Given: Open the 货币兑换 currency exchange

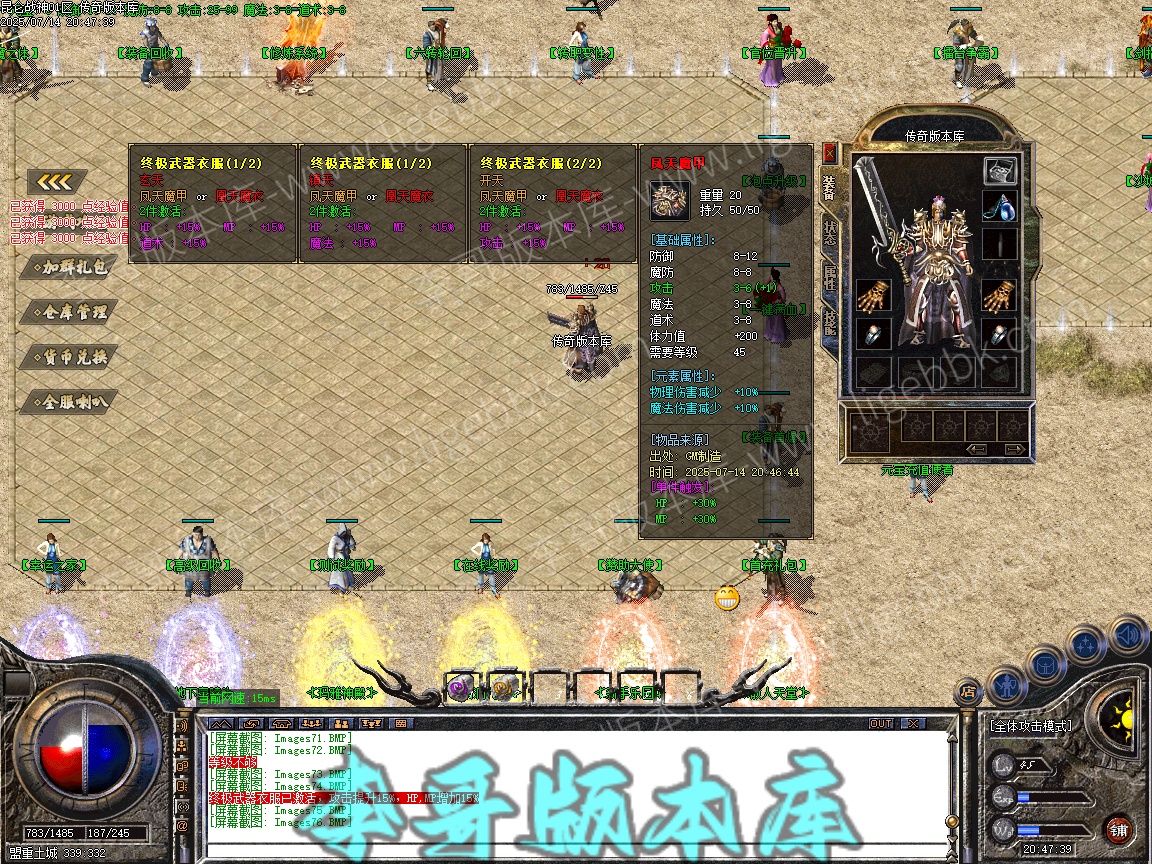Looking at the screenshot, I should click(x=70, y=357).
